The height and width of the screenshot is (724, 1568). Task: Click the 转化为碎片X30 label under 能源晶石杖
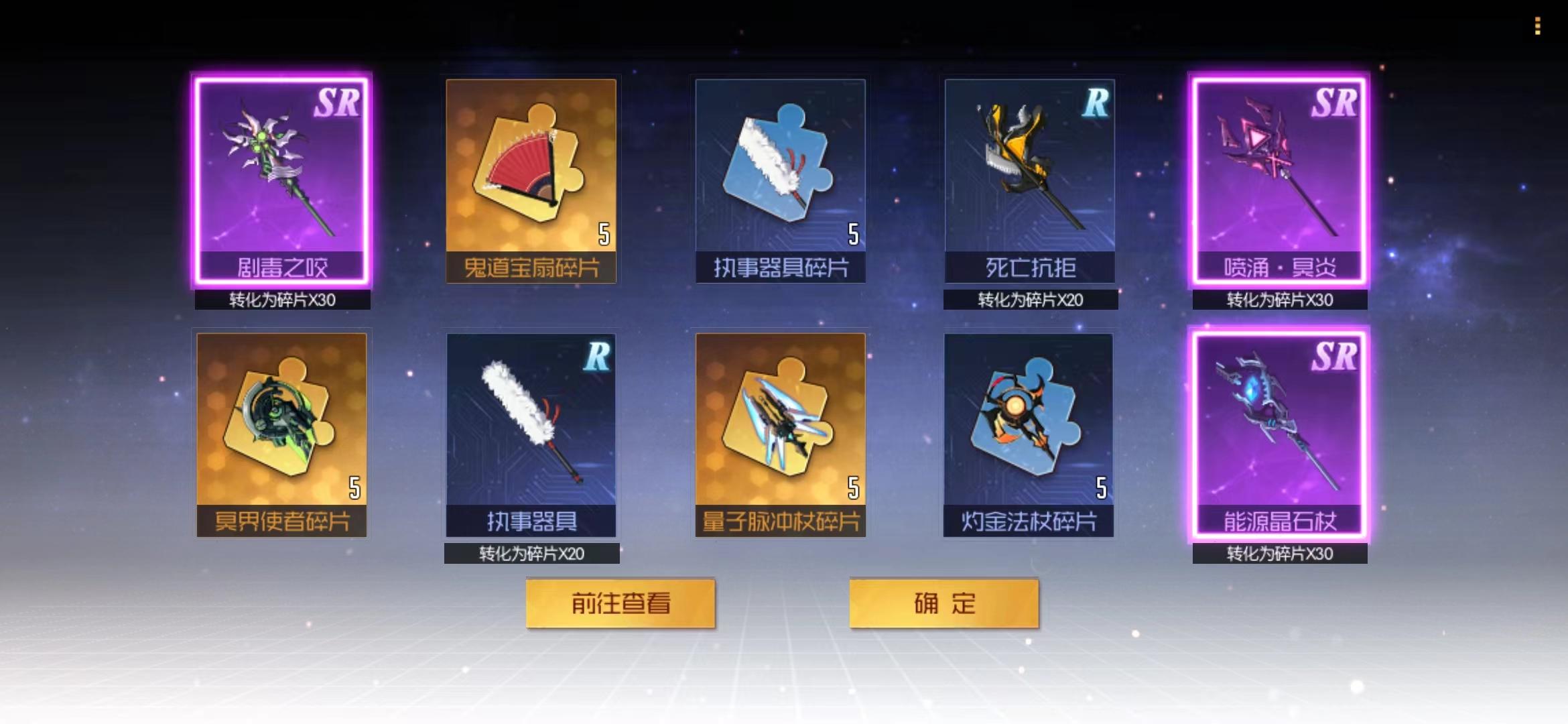(x=1280, y=554)
